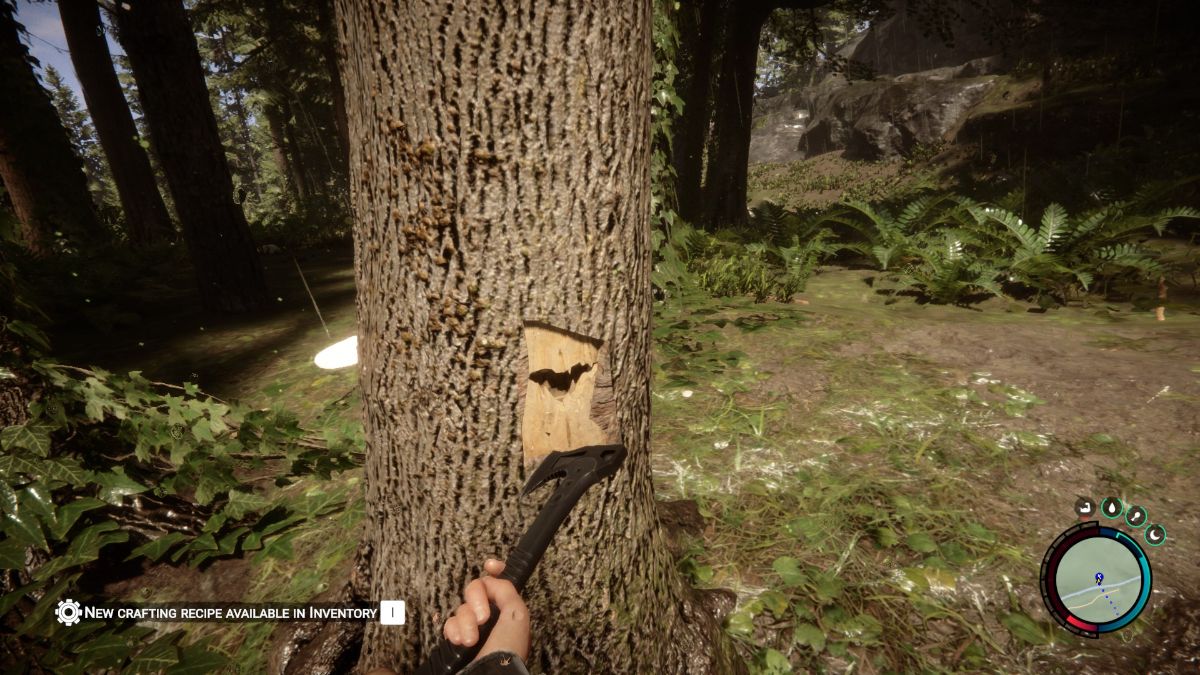Select the blue player marker on minimap
Image resolution: width=1200 pixels, height=675 pixels.
(1098, 578)
